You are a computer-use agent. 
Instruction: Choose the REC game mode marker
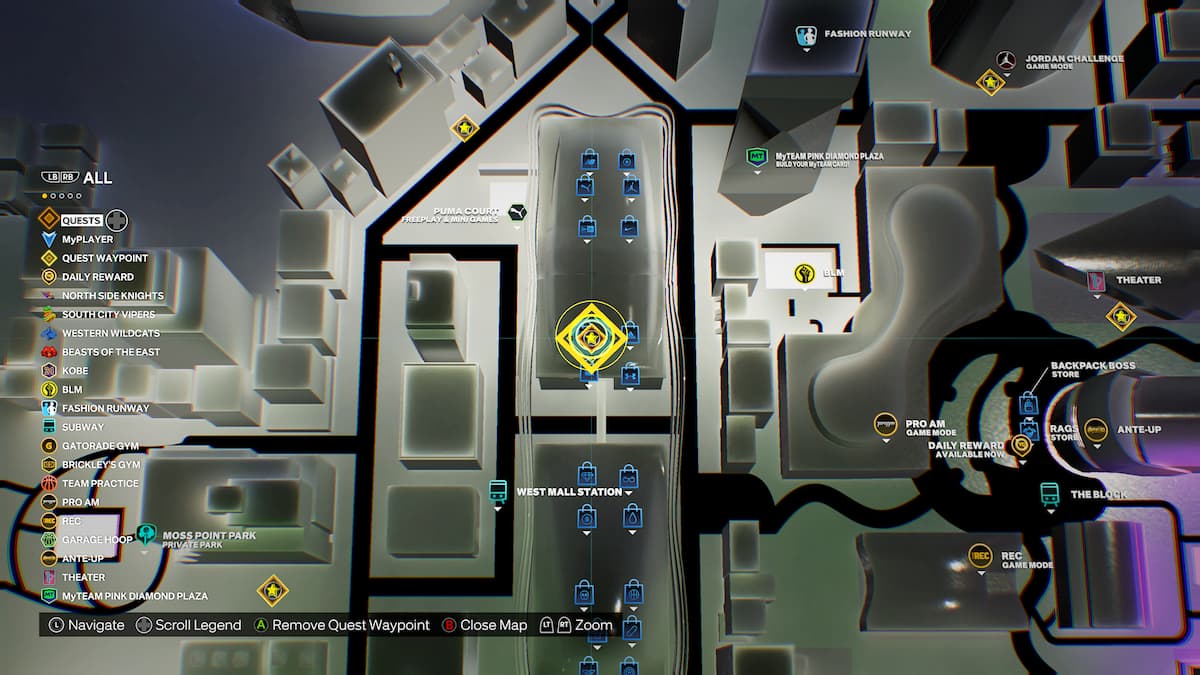pos(980,557)
